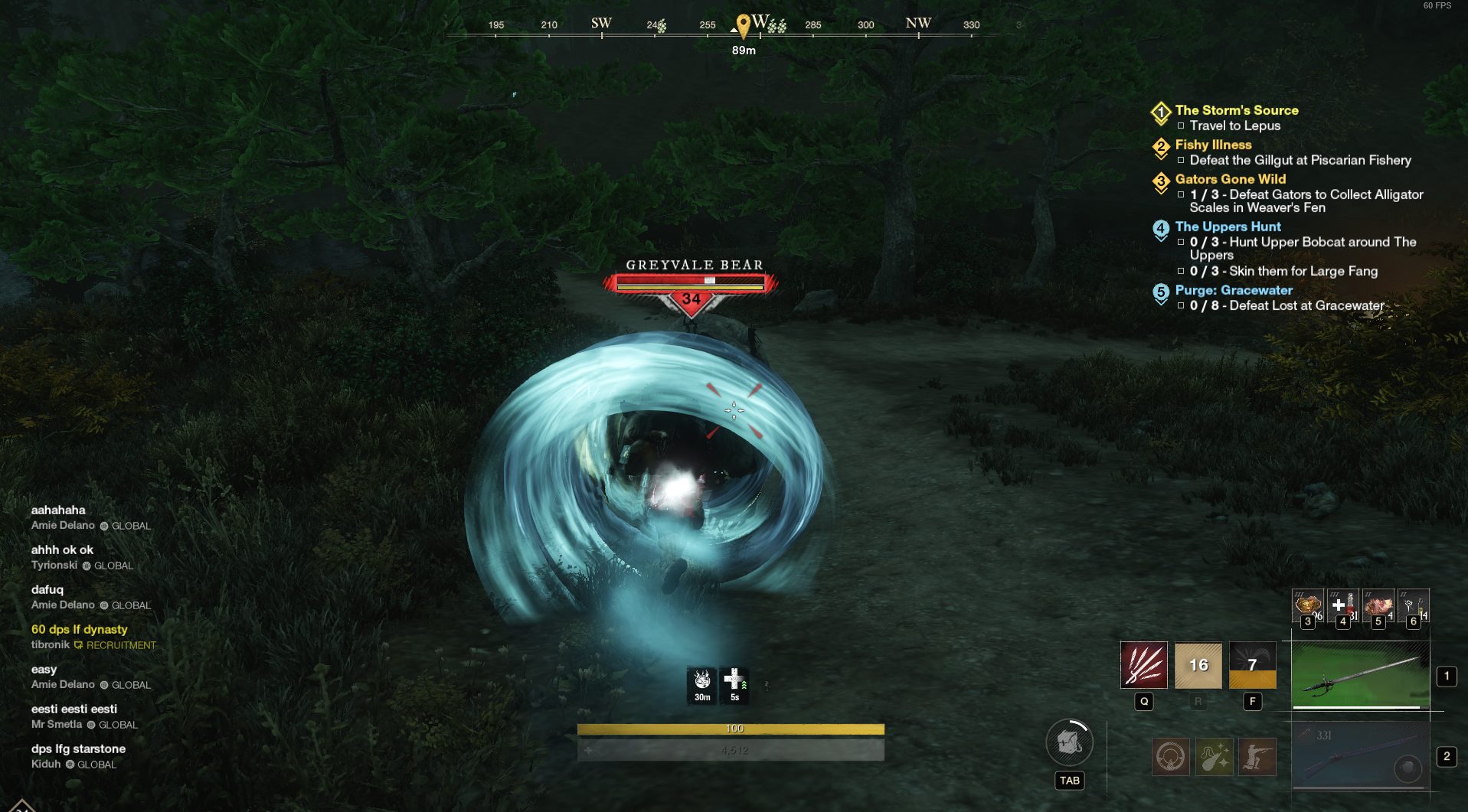This screenshot has height=812, width=1468.
Task: Click the rapier ability on 7-second cooldown
Action: tap(1252, 665)
